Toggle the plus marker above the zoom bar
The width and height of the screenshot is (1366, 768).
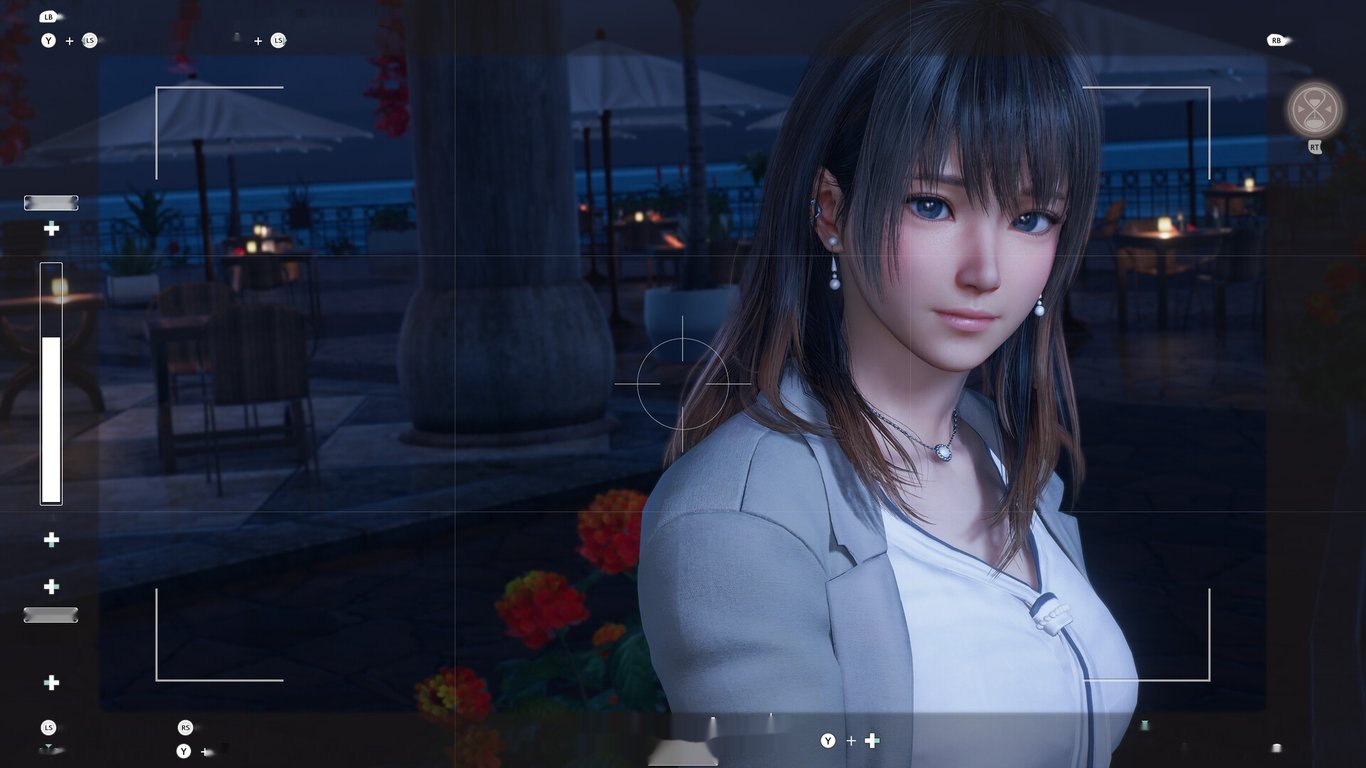50,229
